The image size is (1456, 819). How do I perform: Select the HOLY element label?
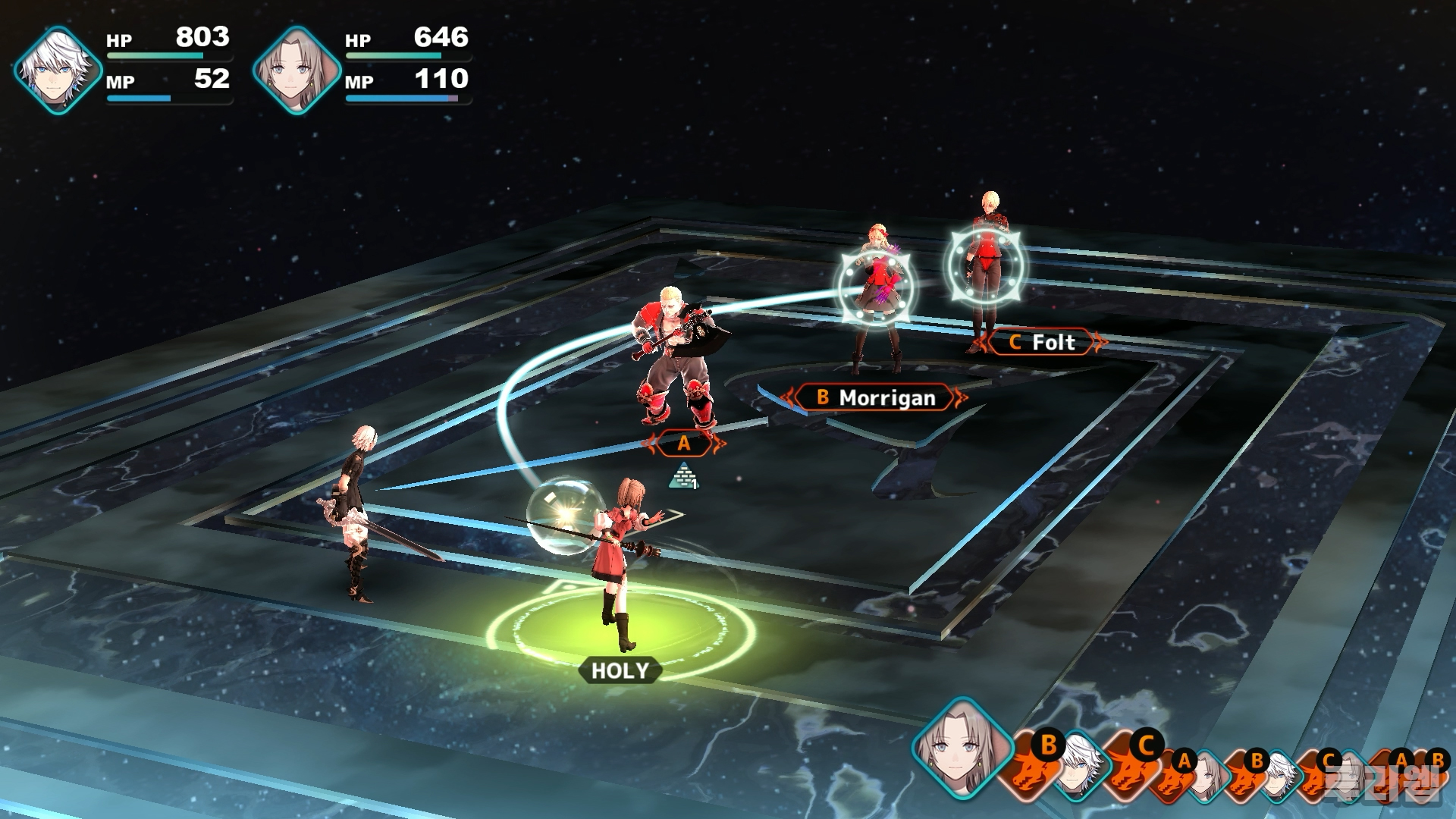point(620,670)
